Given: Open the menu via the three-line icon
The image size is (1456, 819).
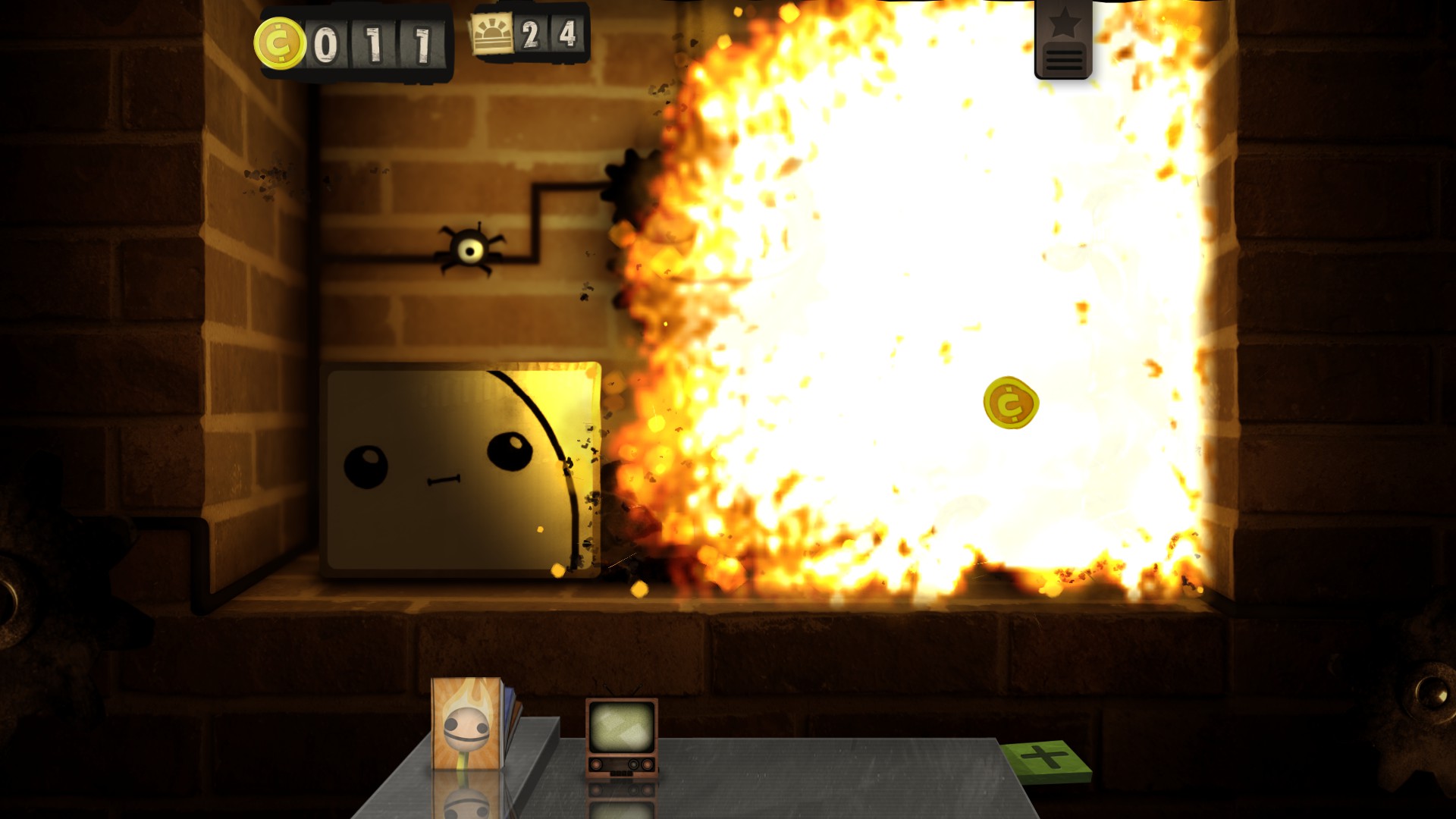Looking at the screenshot, I should click(x=1064, y=61).
